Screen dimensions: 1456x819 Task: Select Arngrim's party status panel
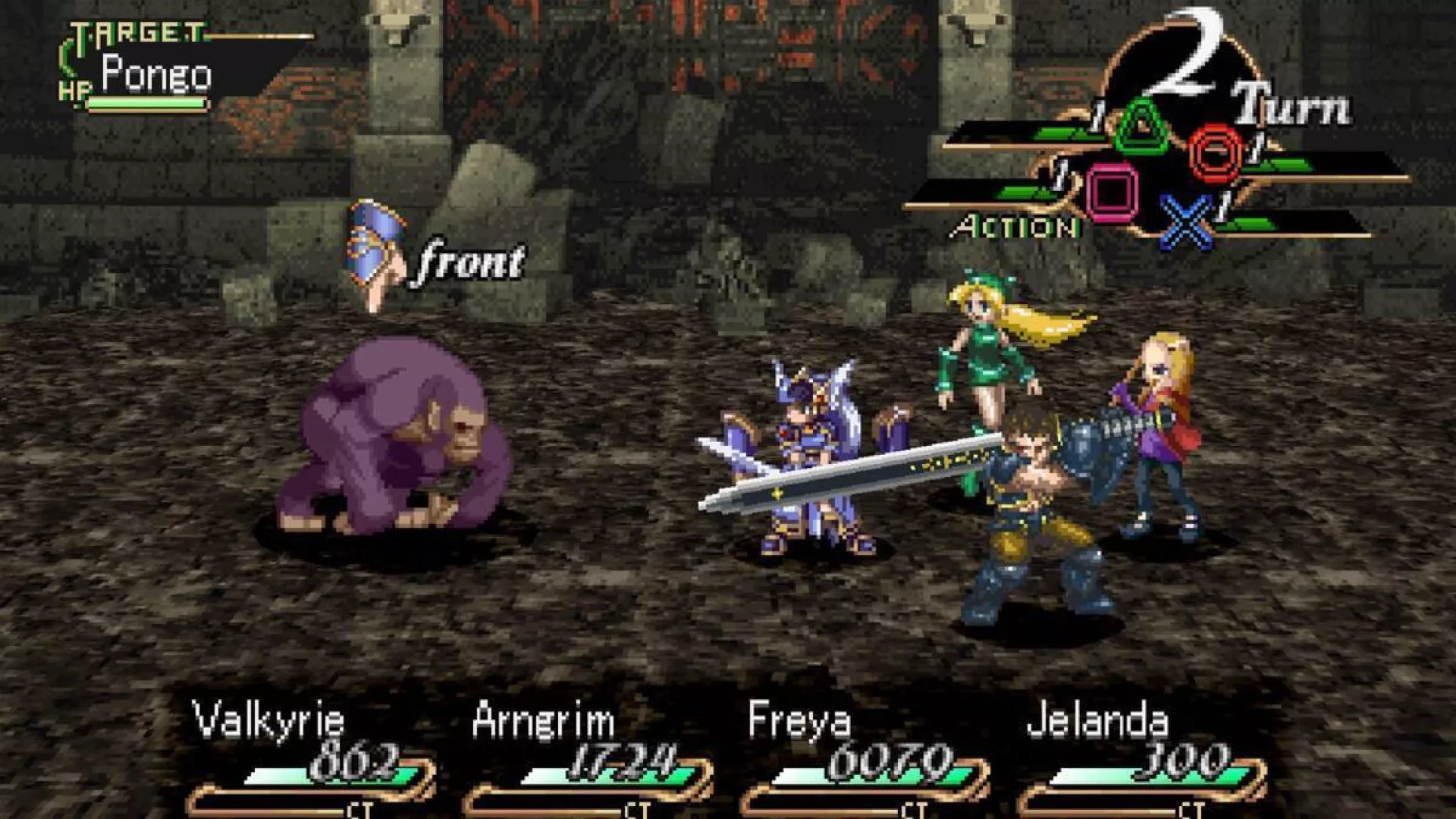coord(588,758)
